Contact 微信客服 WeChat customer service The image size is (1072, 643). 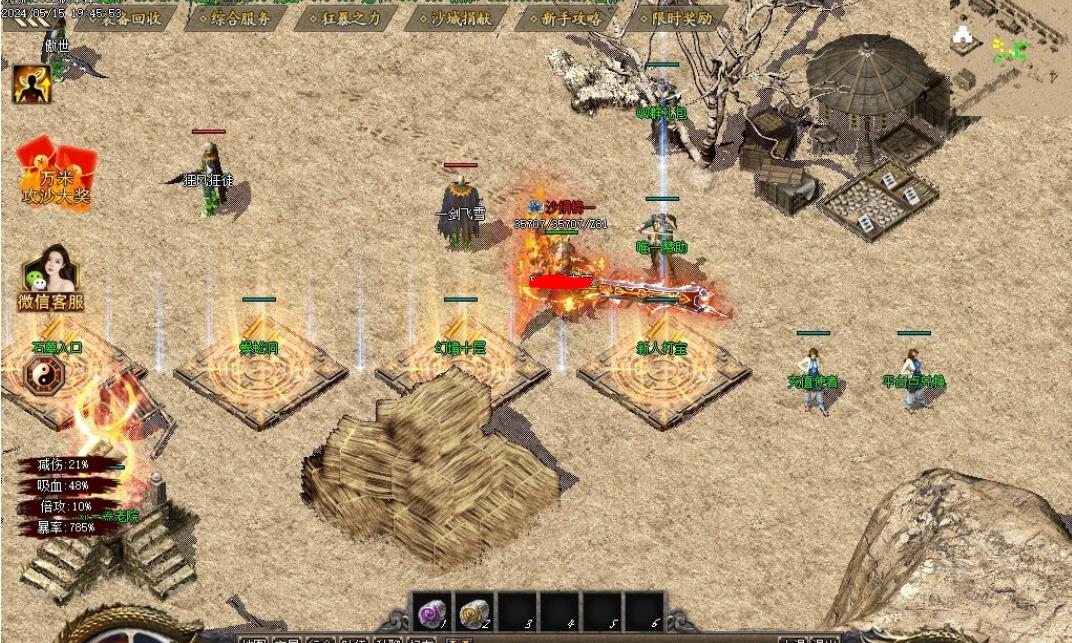pyautogui.click(x=50, y=277)
